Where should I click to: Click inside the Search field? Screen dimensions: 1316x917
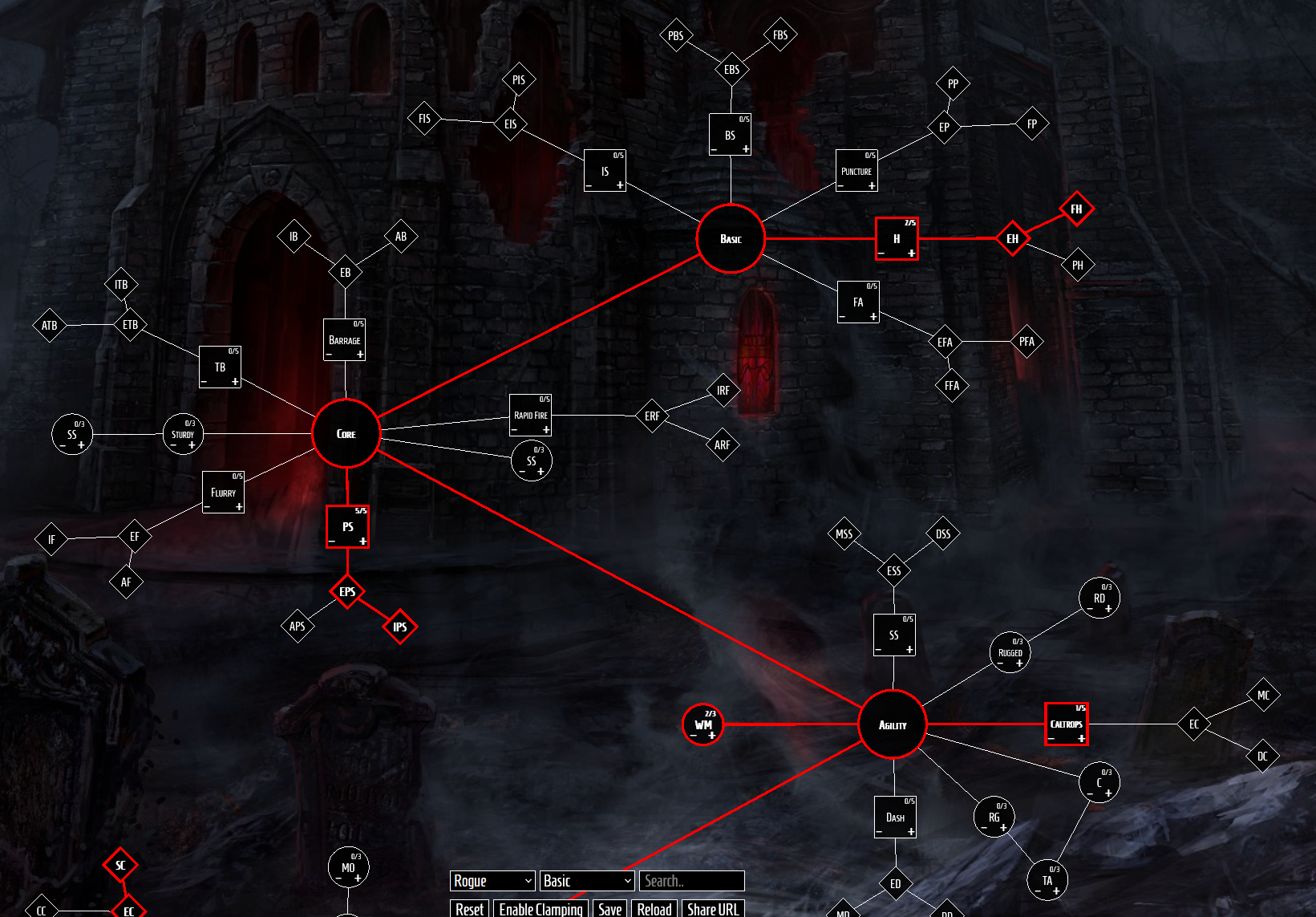tap(691, 881)
